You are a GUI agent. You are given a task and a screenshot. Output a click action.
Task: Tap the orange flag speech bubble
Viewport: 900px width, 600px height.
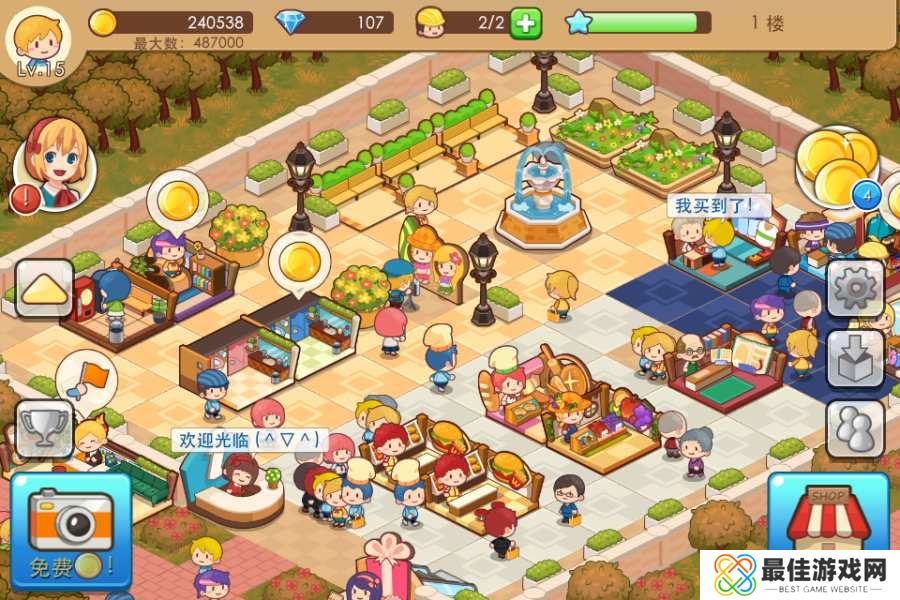[88, 378]
